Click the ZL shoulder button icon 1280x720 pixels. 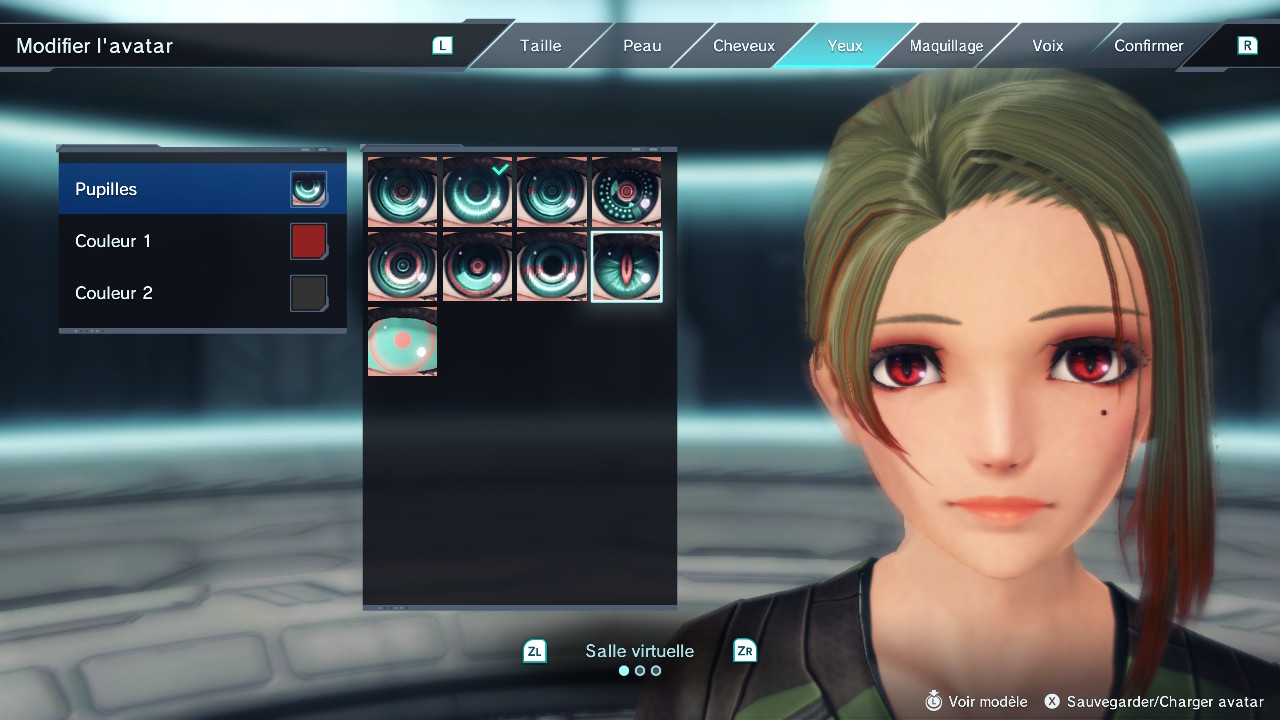click(534, 650)
